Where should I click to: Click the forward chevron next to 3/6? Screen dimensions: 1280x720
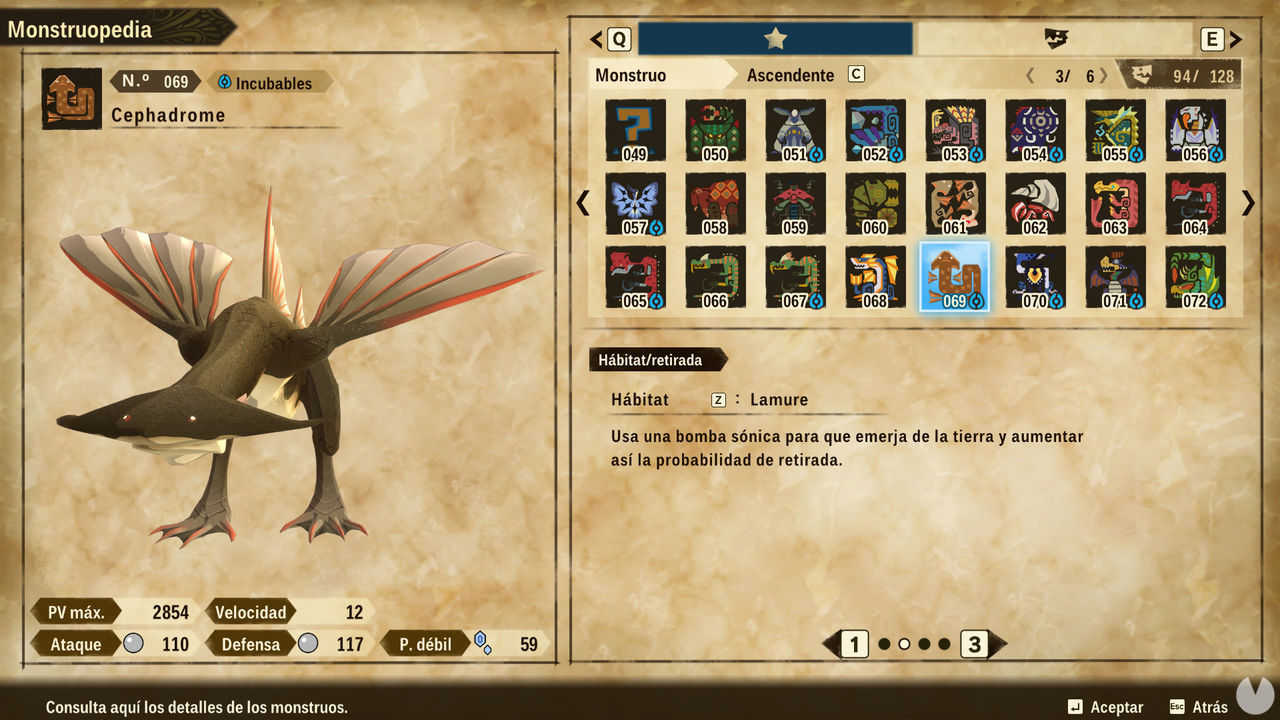coord(1103,74)
